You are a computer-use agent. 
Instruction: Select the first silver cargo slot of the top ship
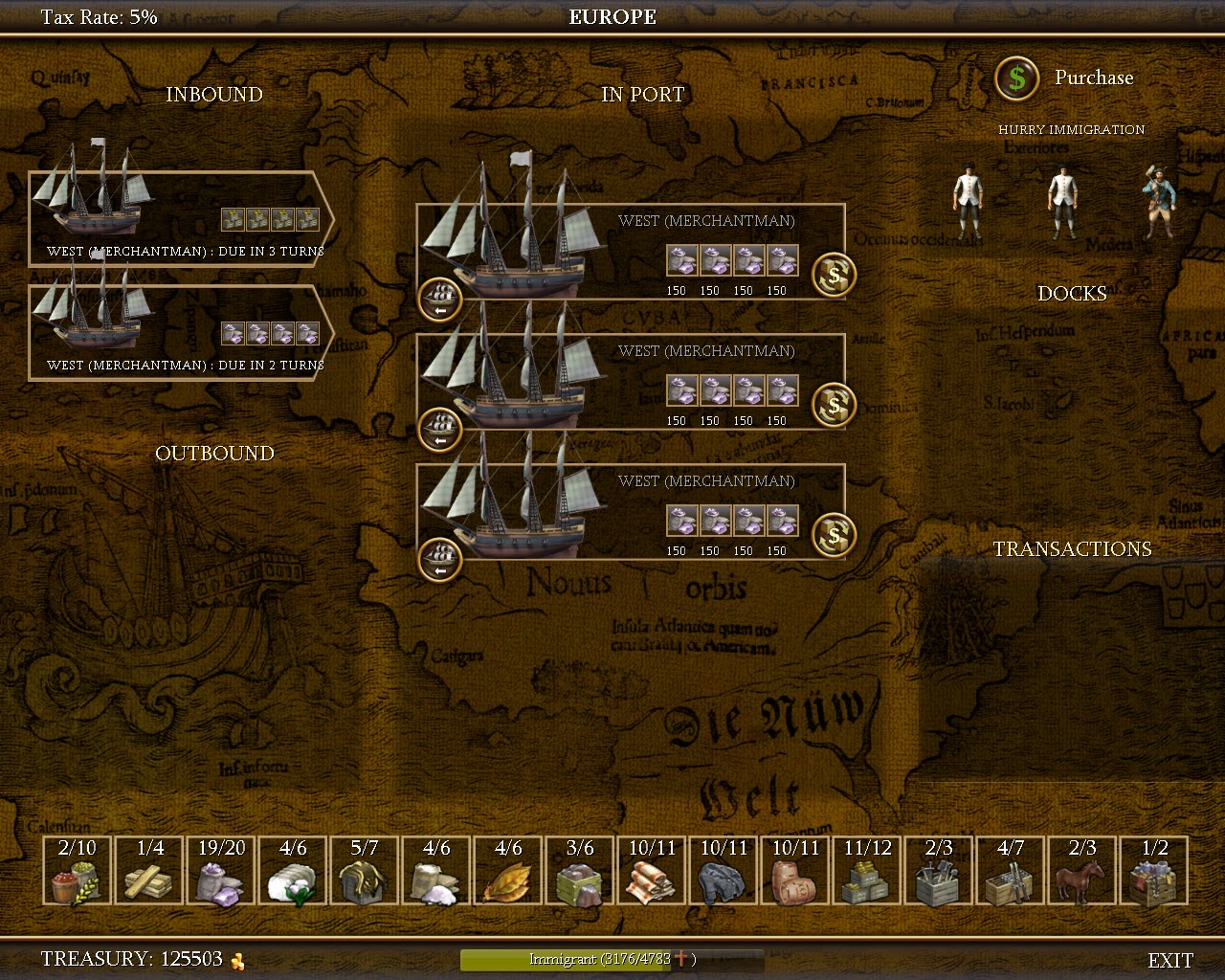point(681,258)
